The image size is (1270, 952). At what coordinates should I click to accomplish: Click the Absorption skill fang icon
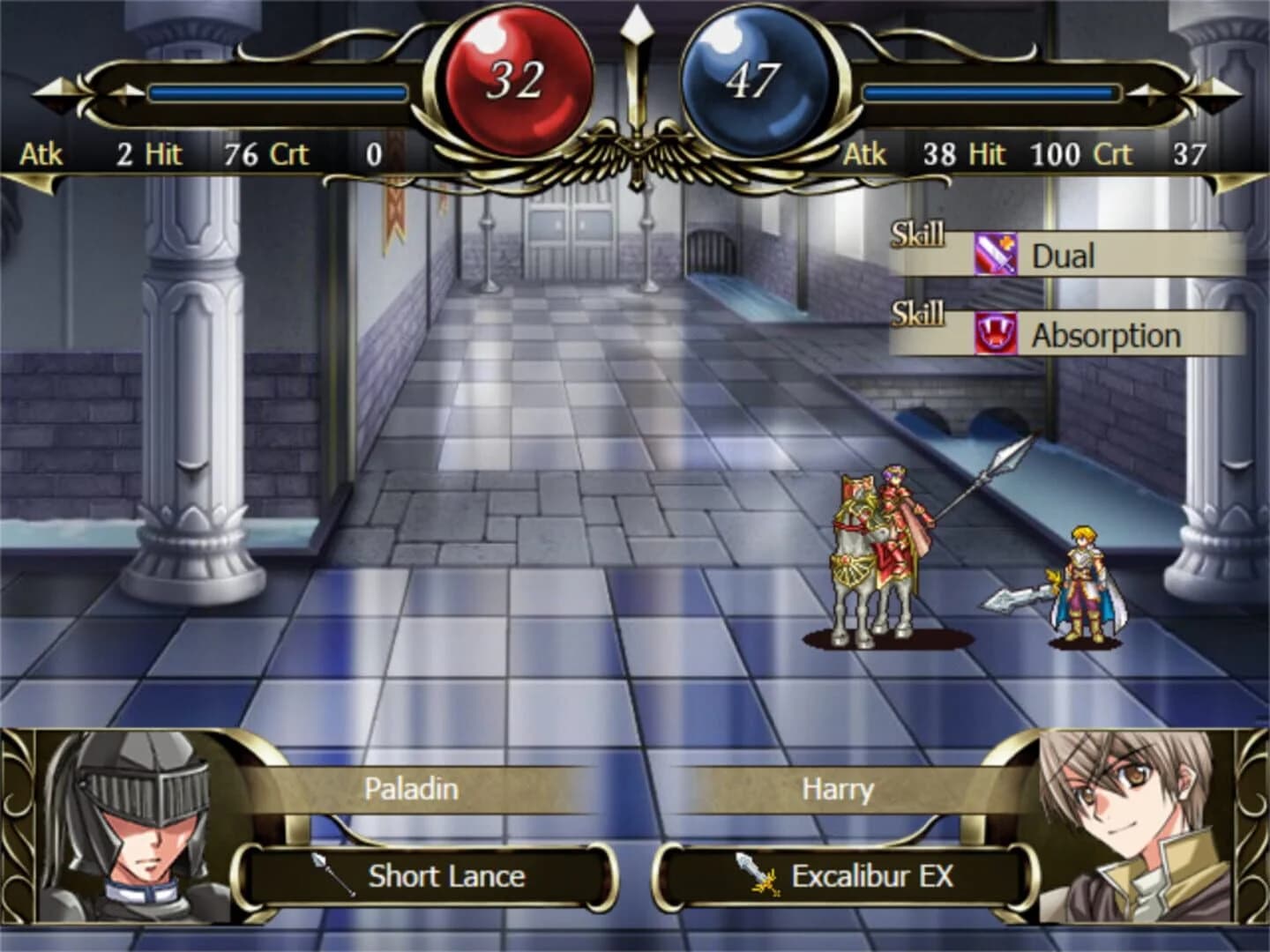coord(995,333)
